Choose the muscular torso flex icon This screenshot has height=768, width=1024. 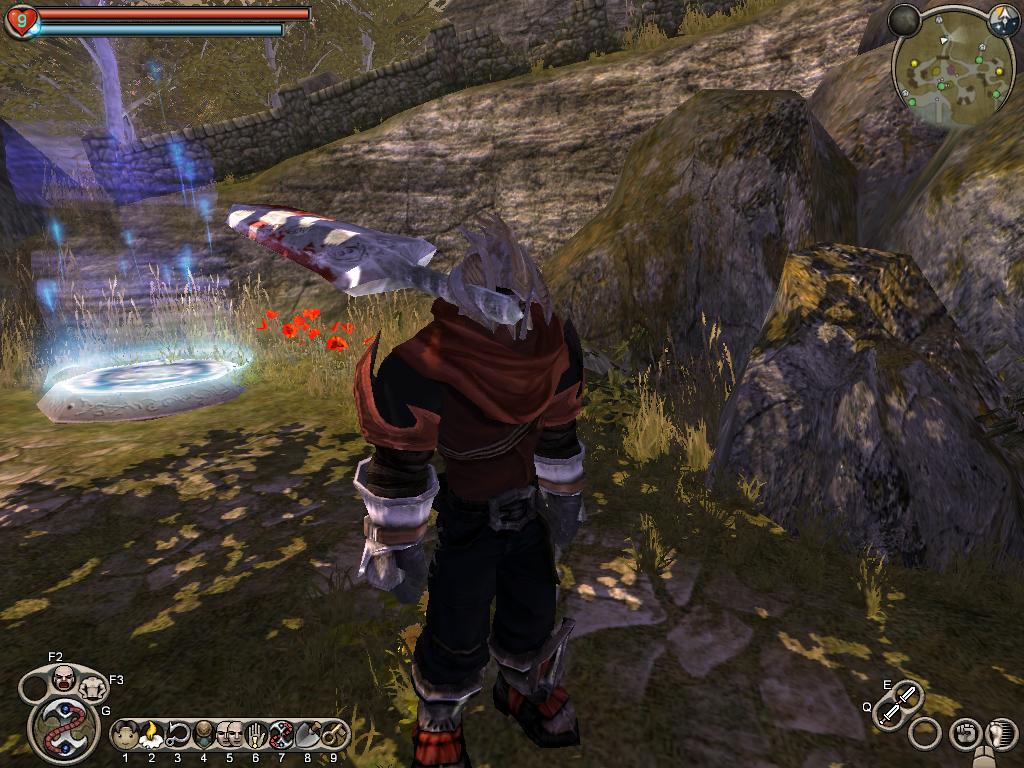[93, 687]
